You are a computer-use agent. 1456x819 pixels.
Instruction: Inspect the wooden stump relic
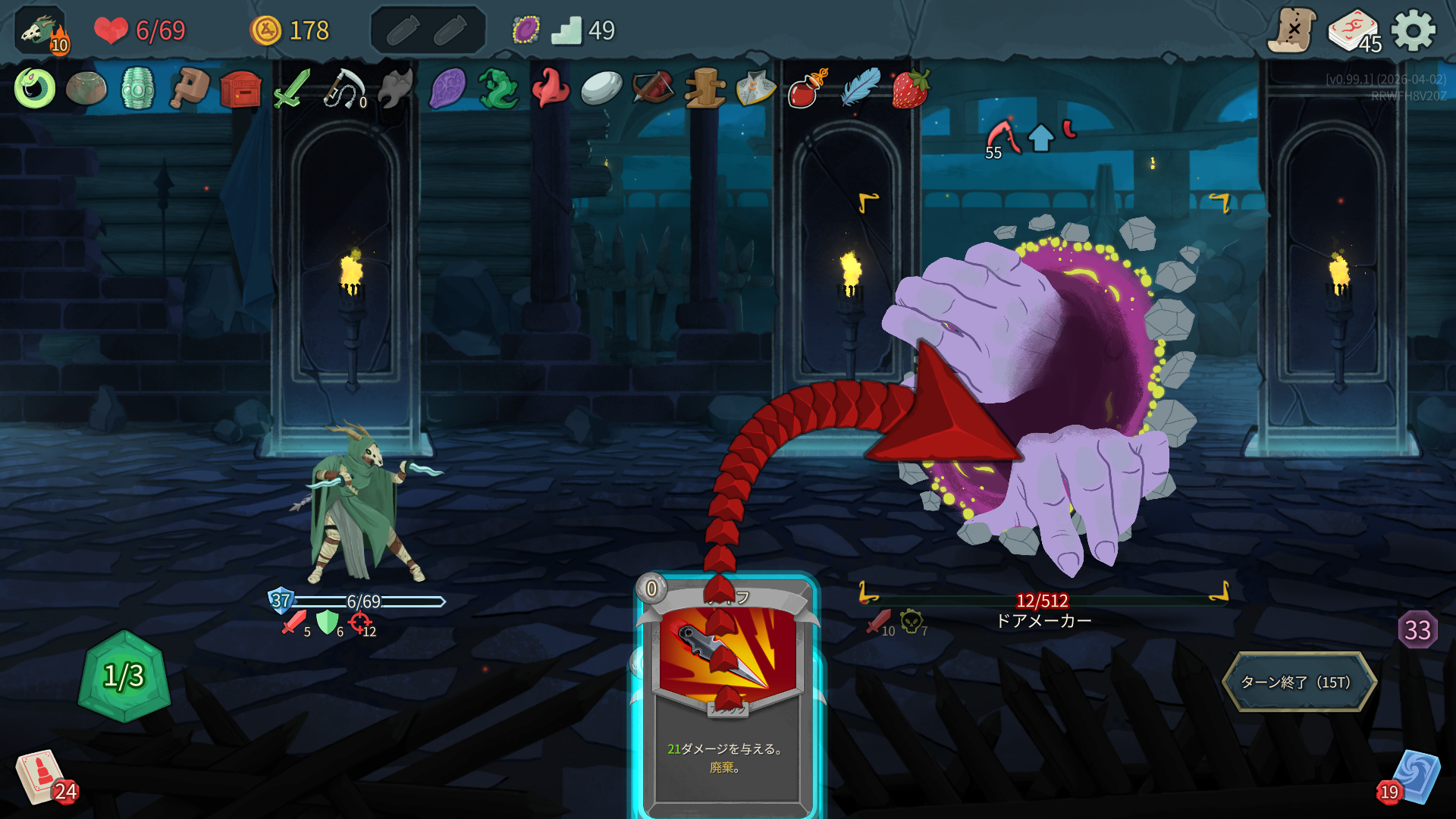(704, 89)
